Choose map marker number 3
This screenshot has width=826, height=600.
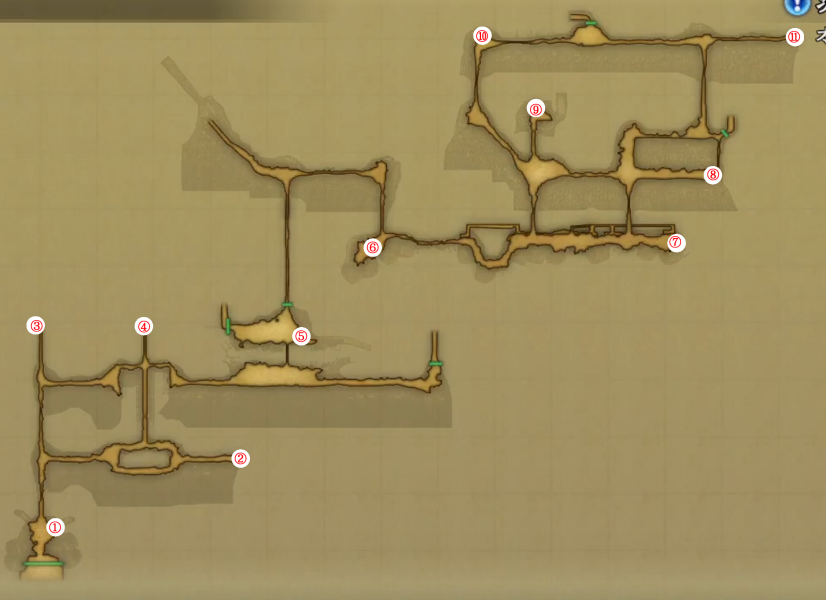36,326
